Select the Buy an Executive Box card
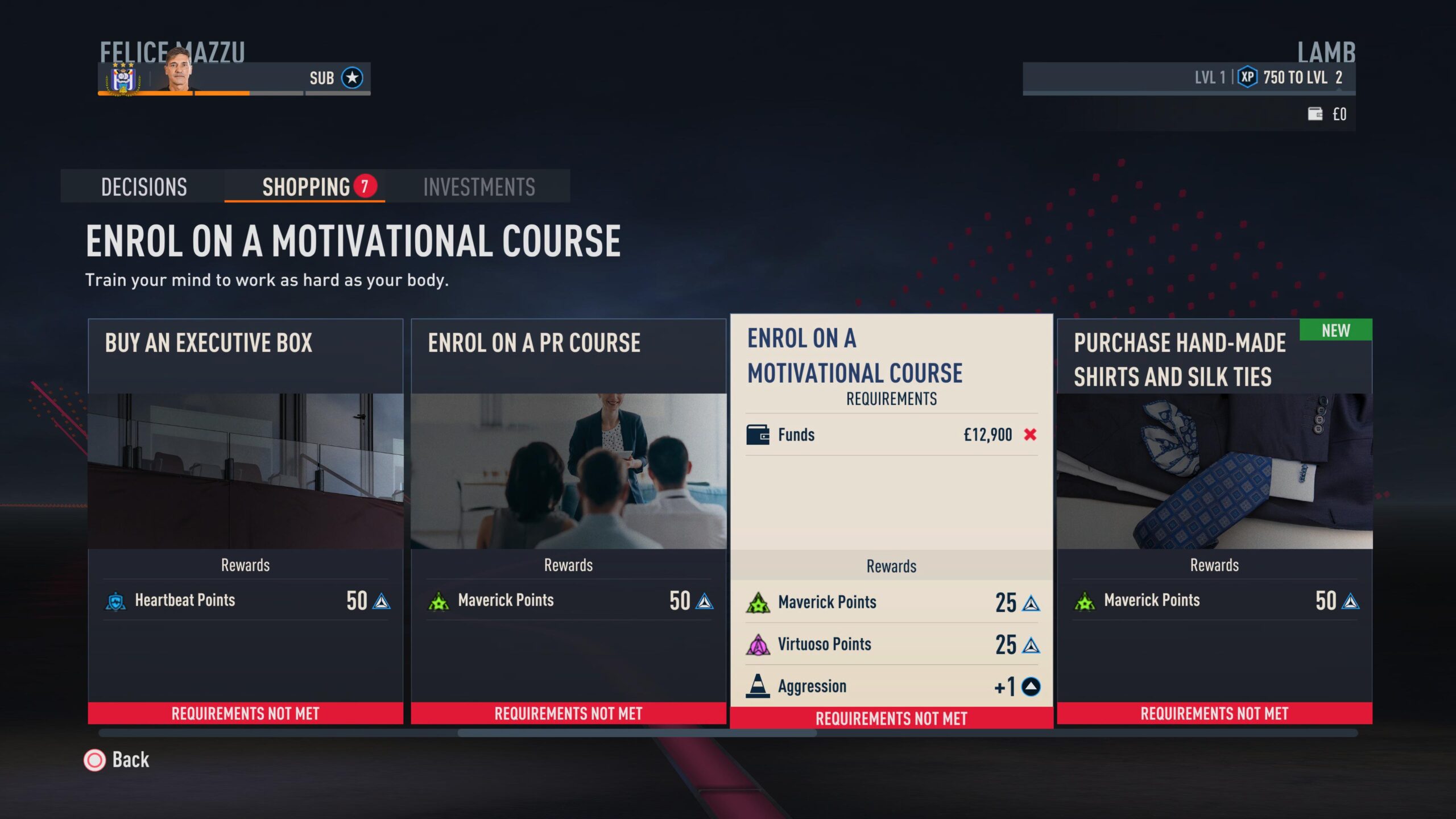 pyautogui.click(x=245, y=520)
